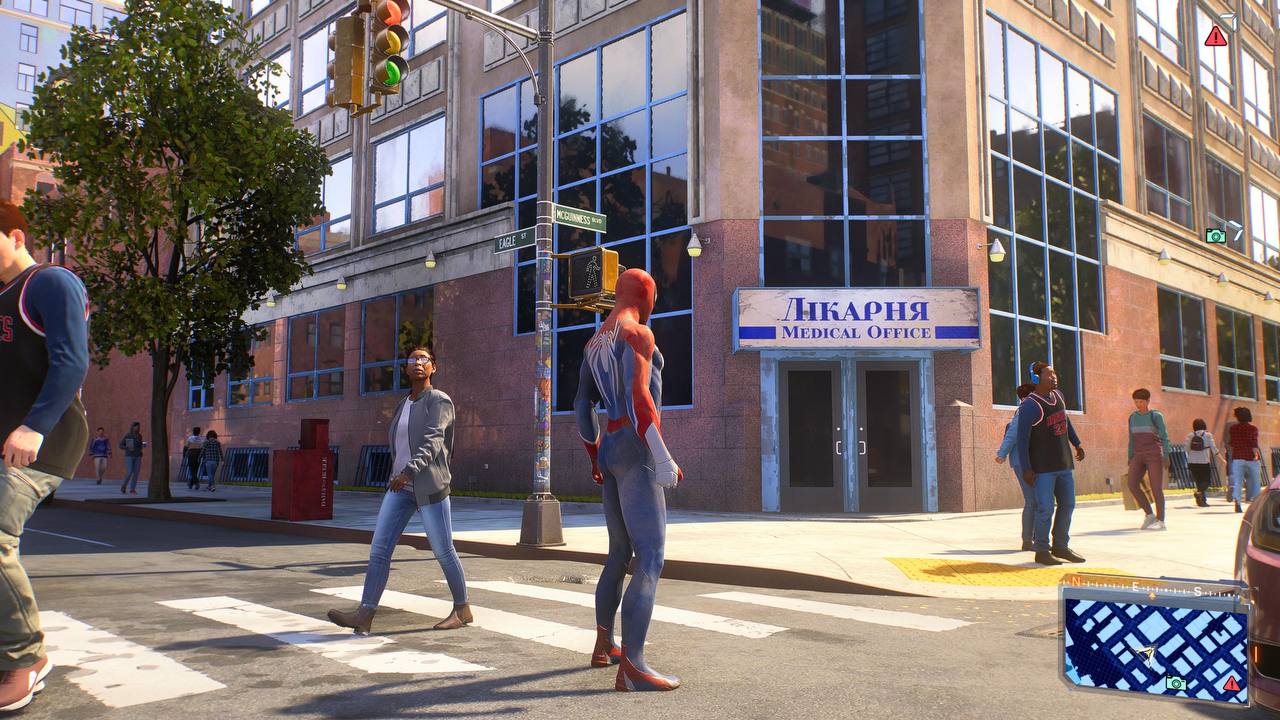This screenshot has height=720, width=1280.
Task: Select the yellow player arrow on minimap
Action: (x=1145, y=653)
